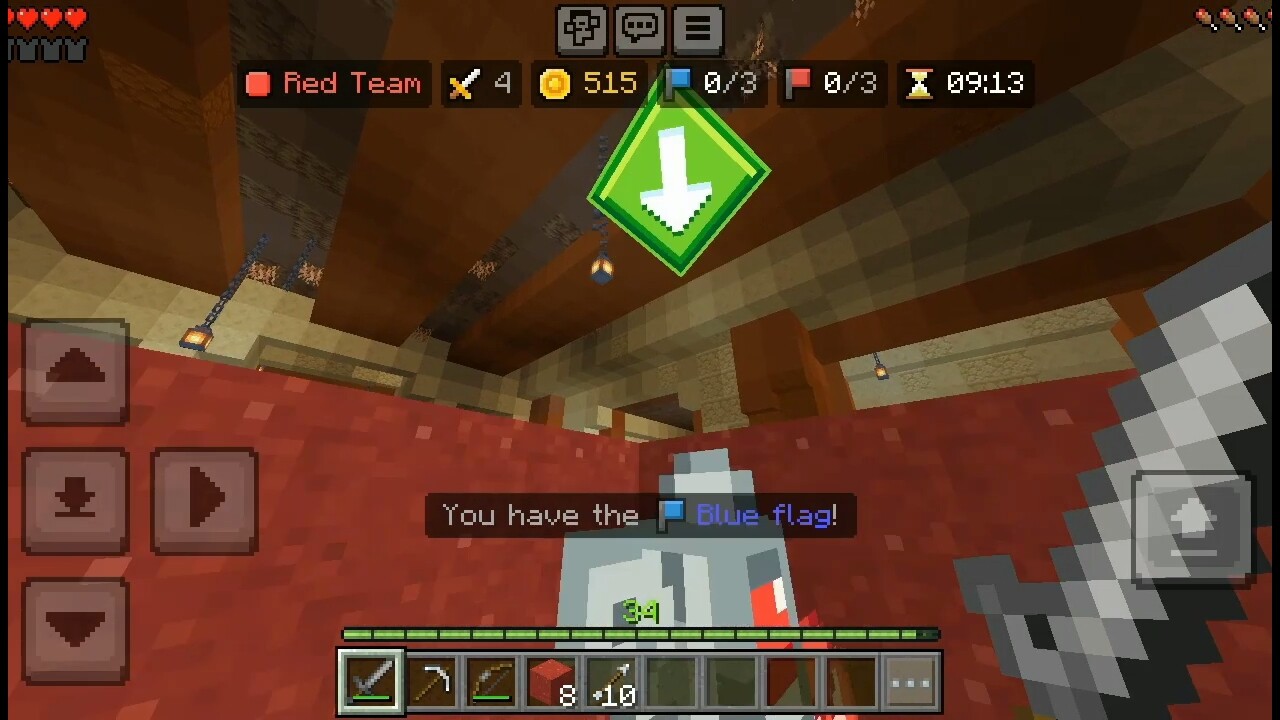Viewport: 1280px width, 720px height.
Task: Click the Blue flag notification text
Action: click(640, 515)
